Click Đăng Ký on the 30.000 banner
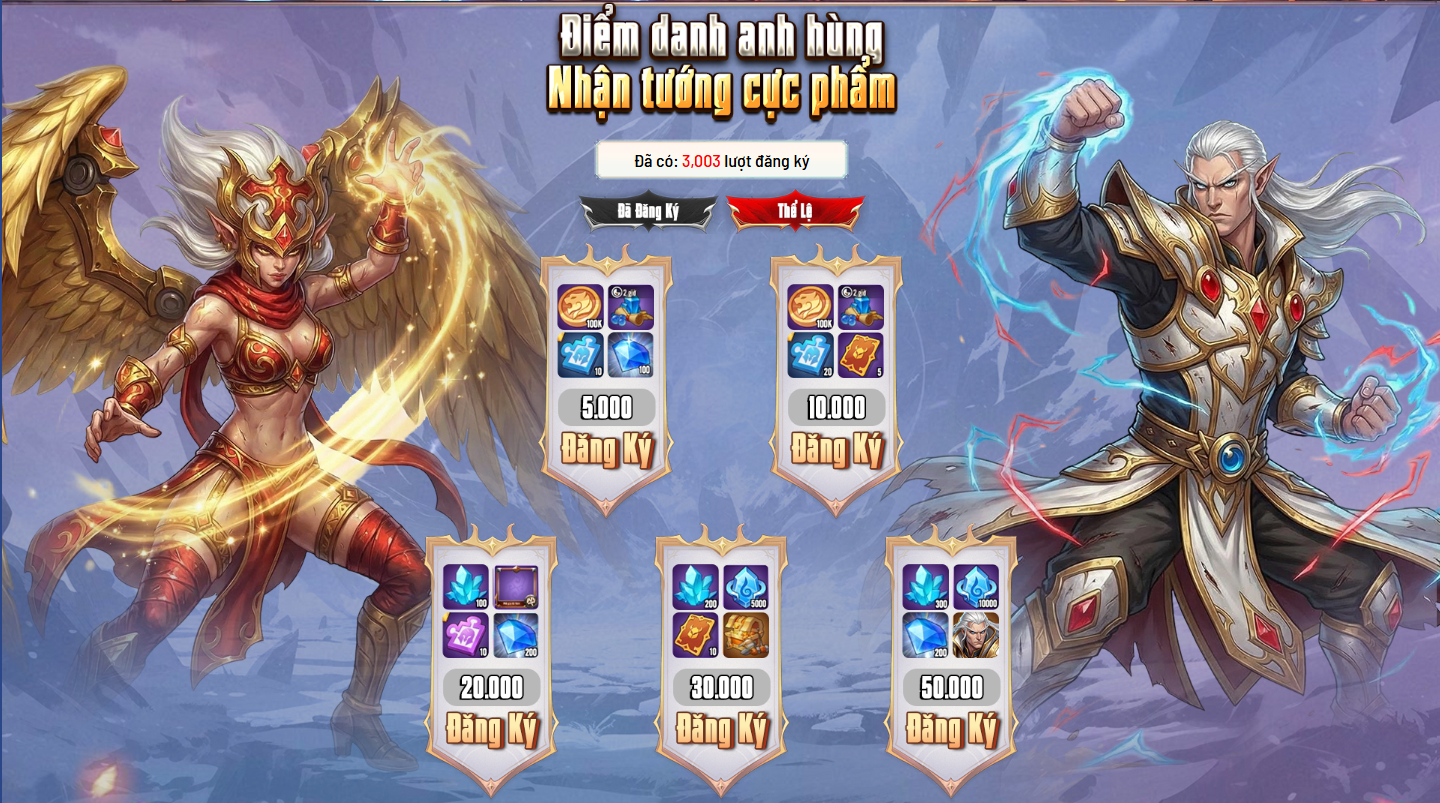This screenshot has width=1440, height=803. click(x=721, y=729)
